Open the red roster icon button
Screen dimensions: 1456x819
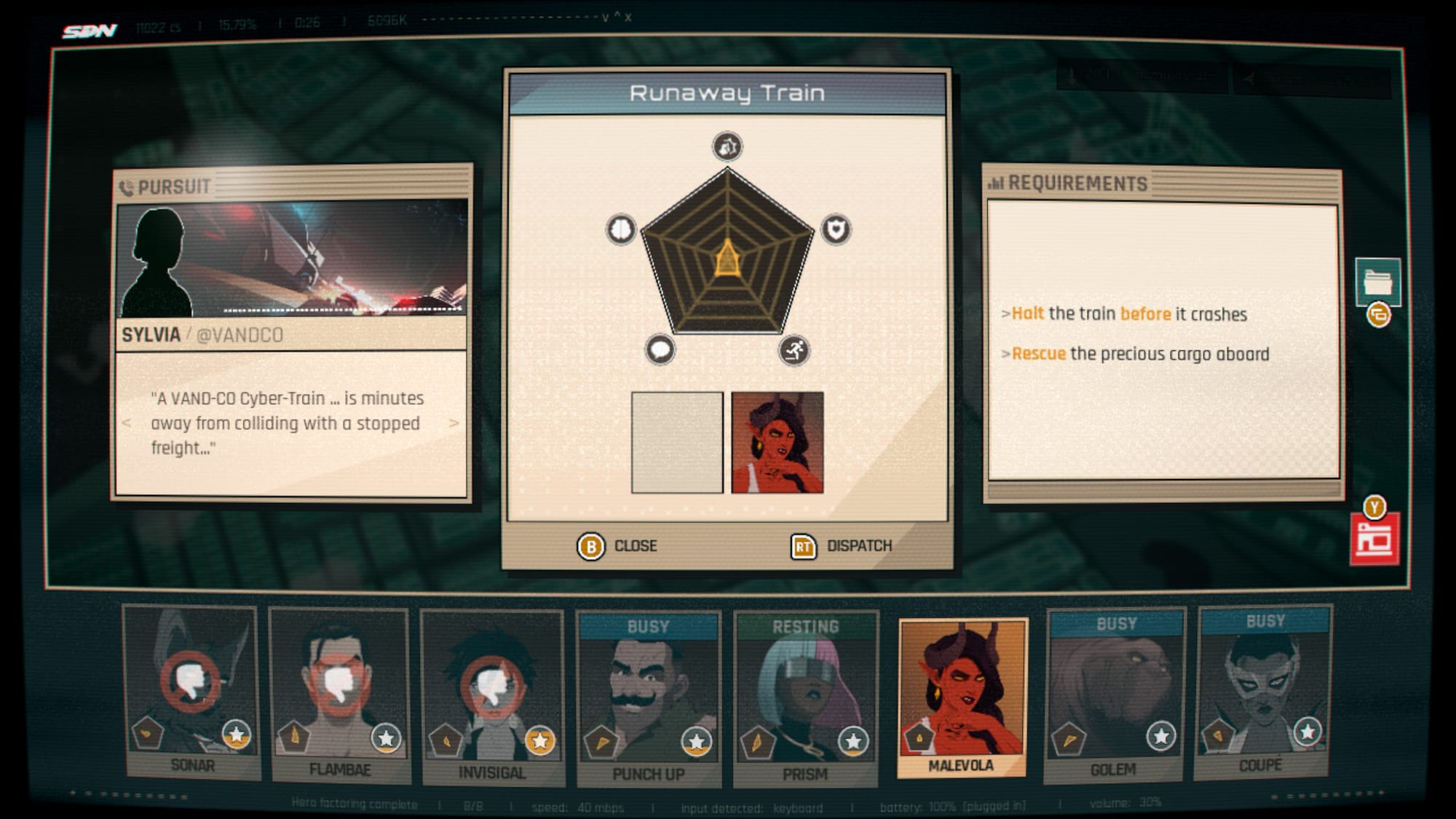1374,539
